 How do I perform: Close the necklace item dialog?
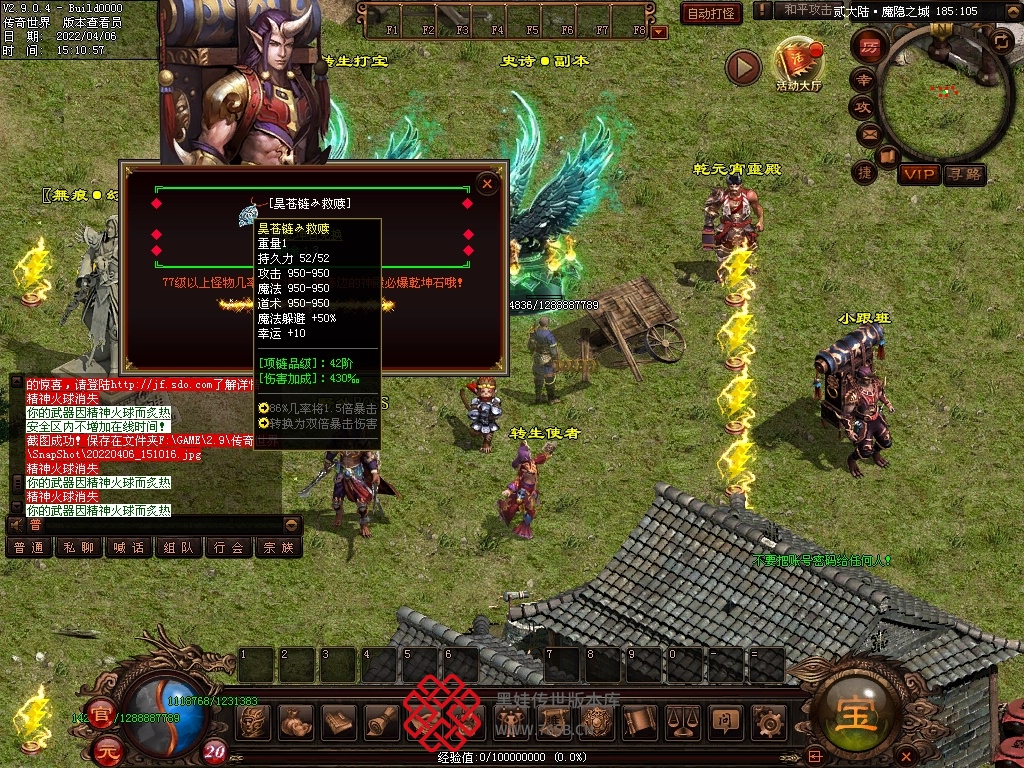(487, 184)
